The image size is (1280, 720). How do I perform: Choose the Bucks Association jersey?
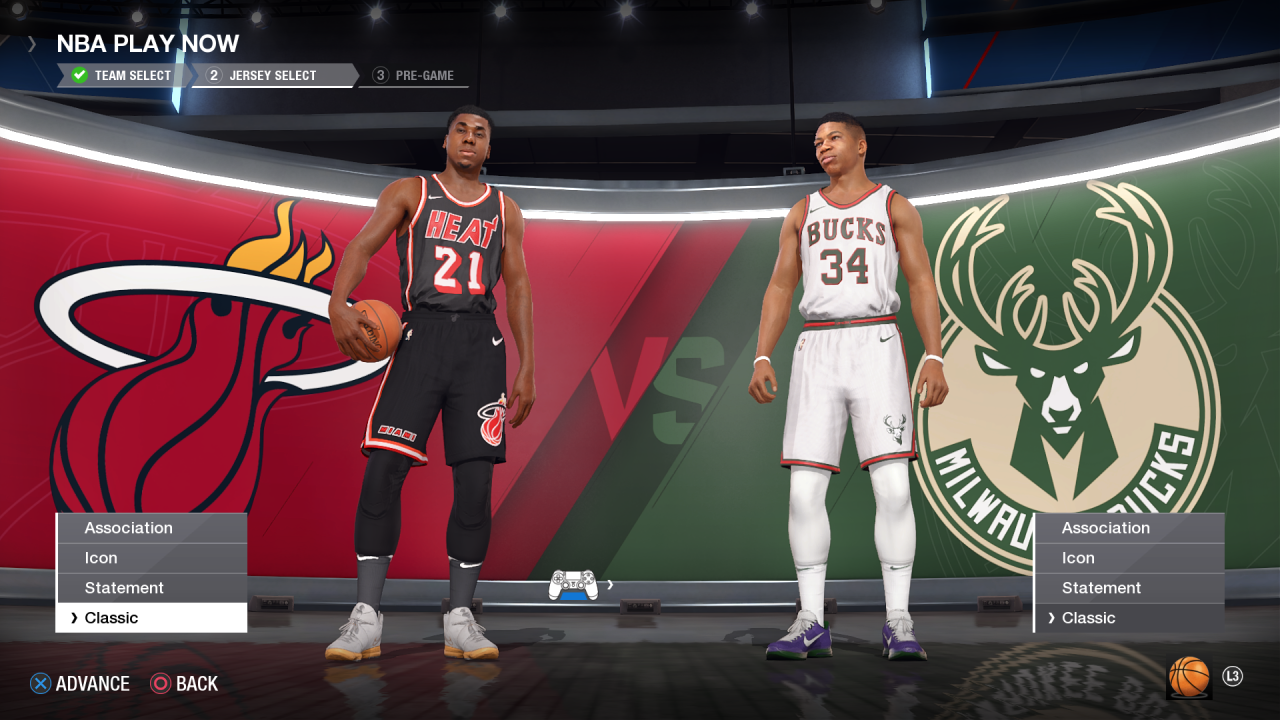pos(1129,528)
